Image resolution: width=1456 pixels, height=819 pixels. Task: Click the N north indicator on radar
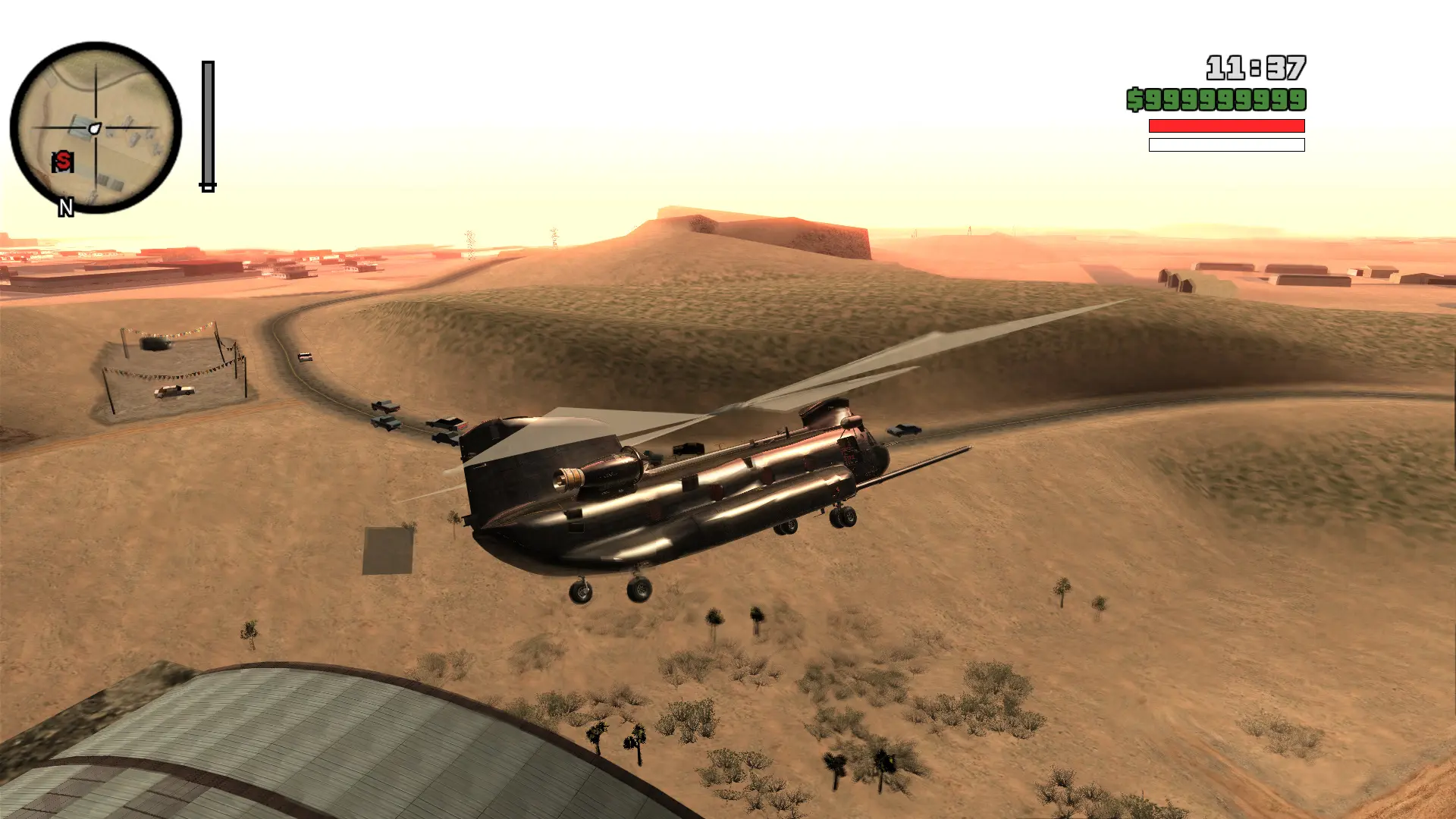point(66,207)
